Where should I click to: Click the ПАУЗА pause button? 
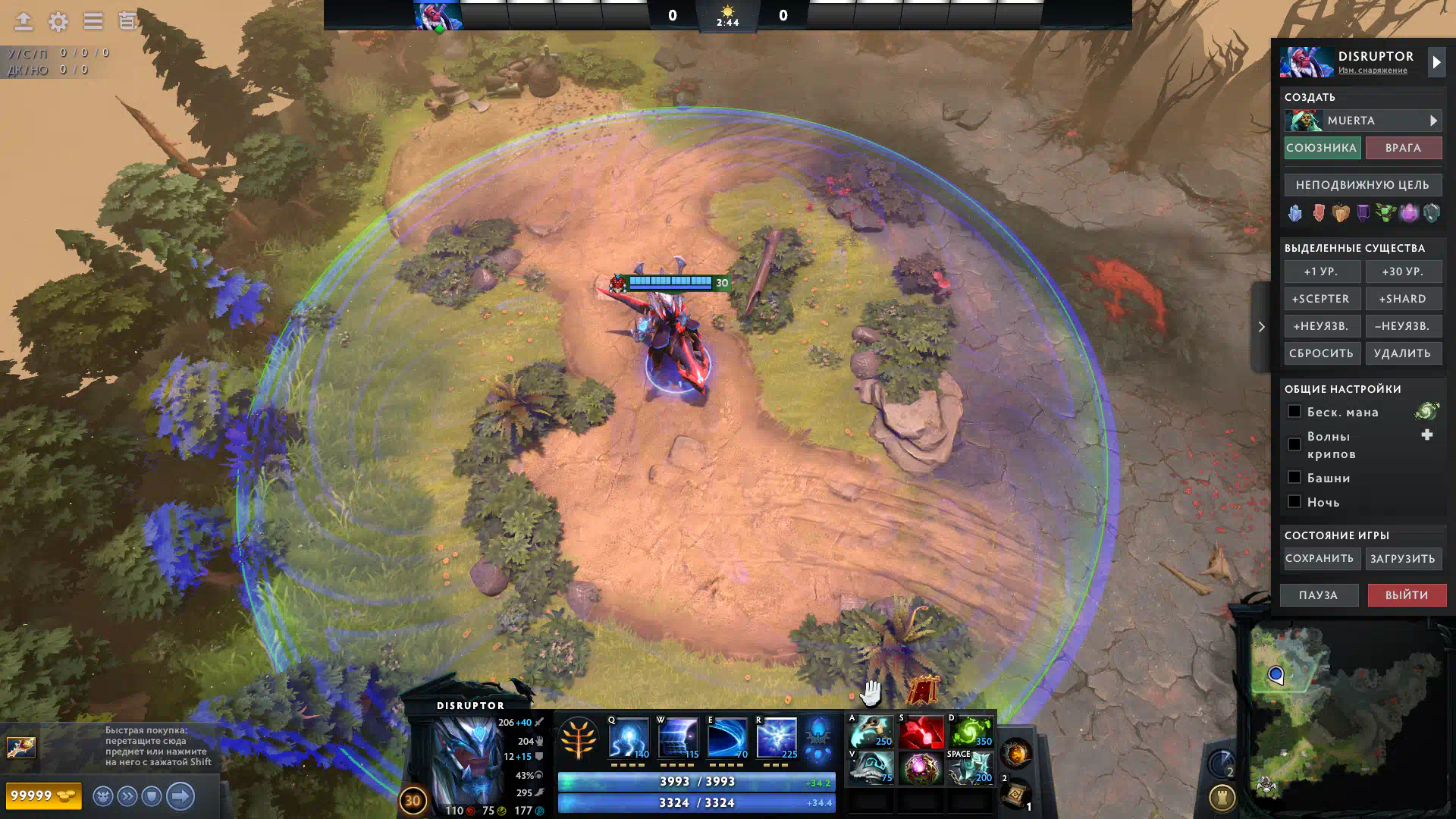pos(1319,595)
